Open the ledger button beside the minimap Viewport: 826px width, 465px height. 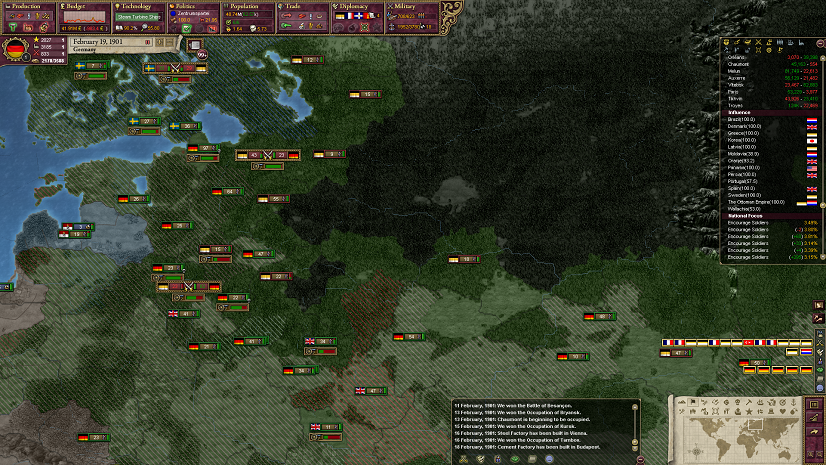[x=812, y=403]
